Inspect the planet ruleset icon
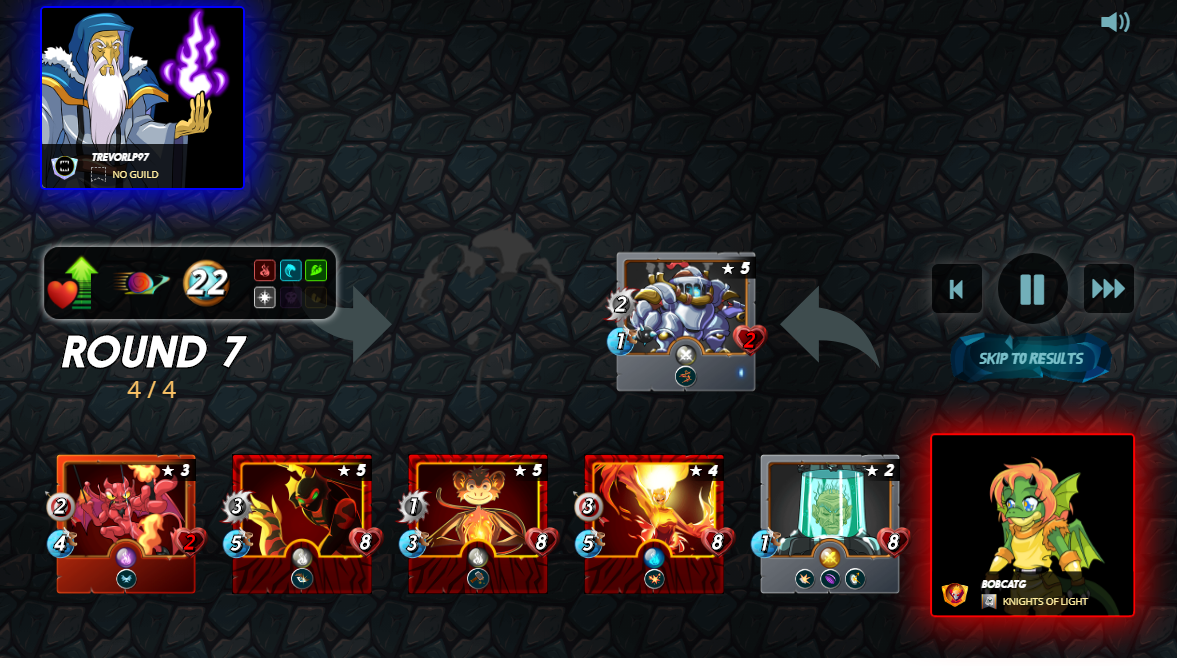Viewport: 1177px width, 666px height. pos(140,284)
